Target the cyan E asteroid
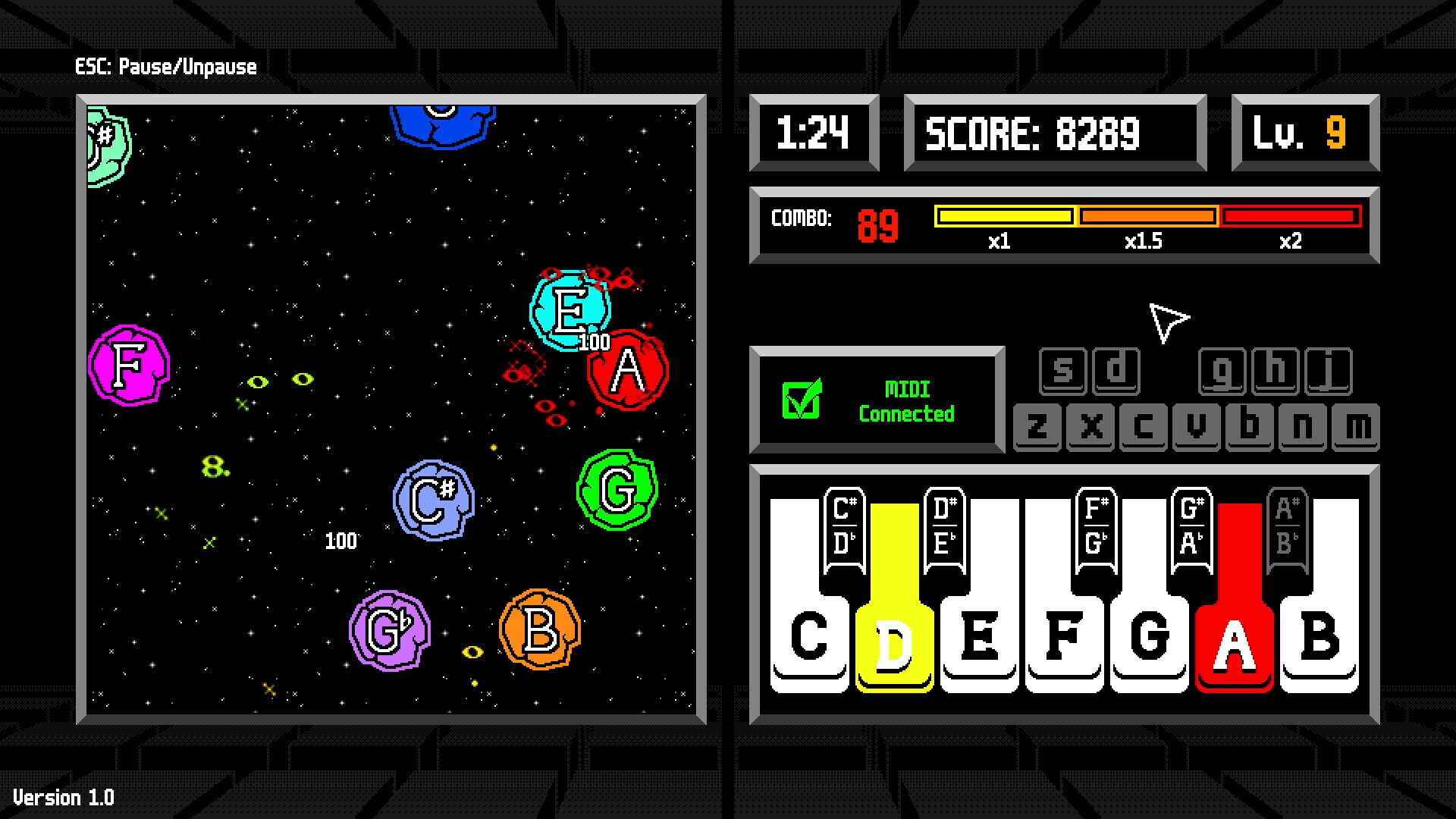The image size is (1456, 819). 570,312
